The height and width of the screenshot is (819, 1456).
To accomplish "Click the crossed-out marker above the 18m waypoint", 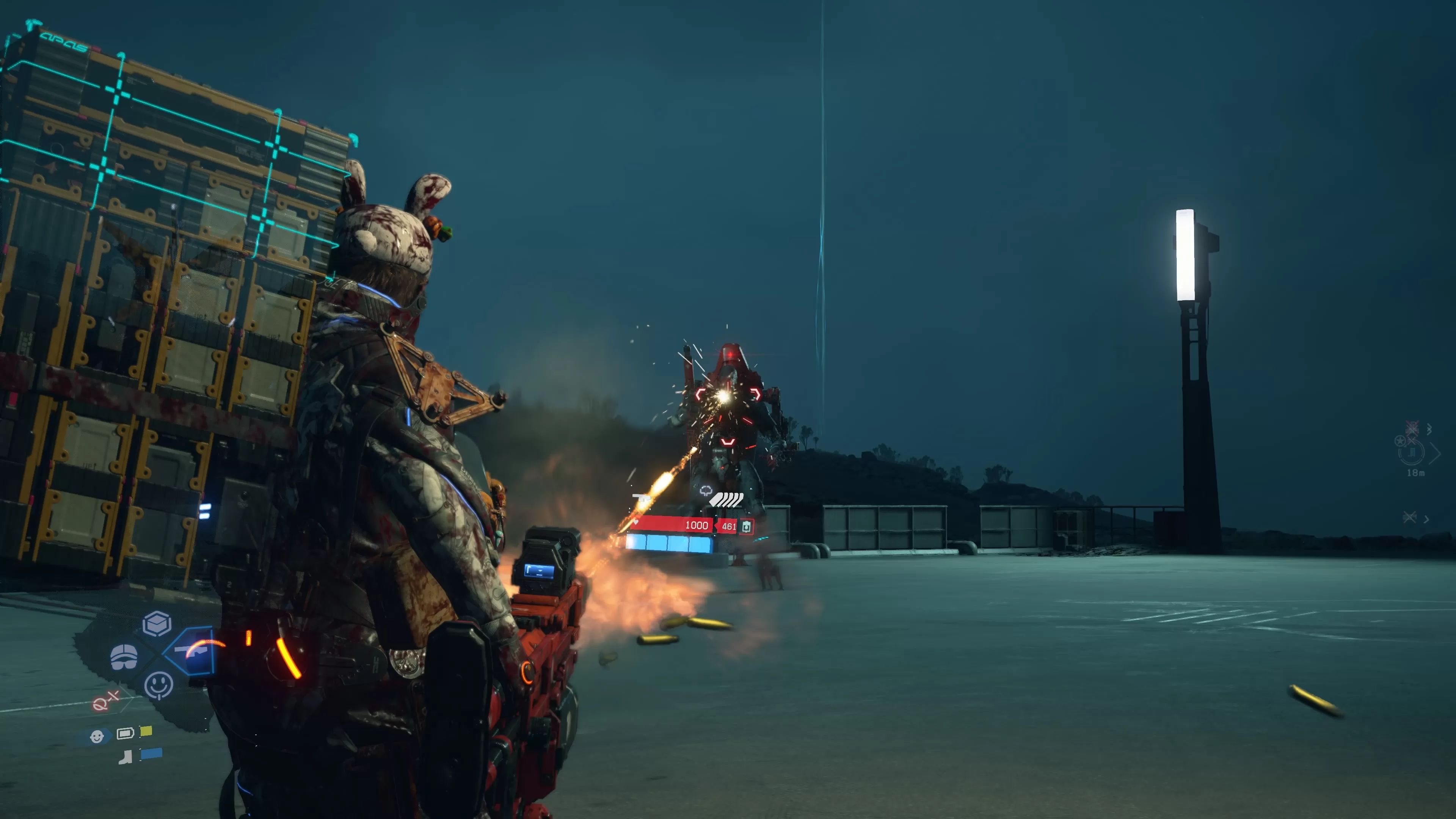I will (x=1412, y=427).
